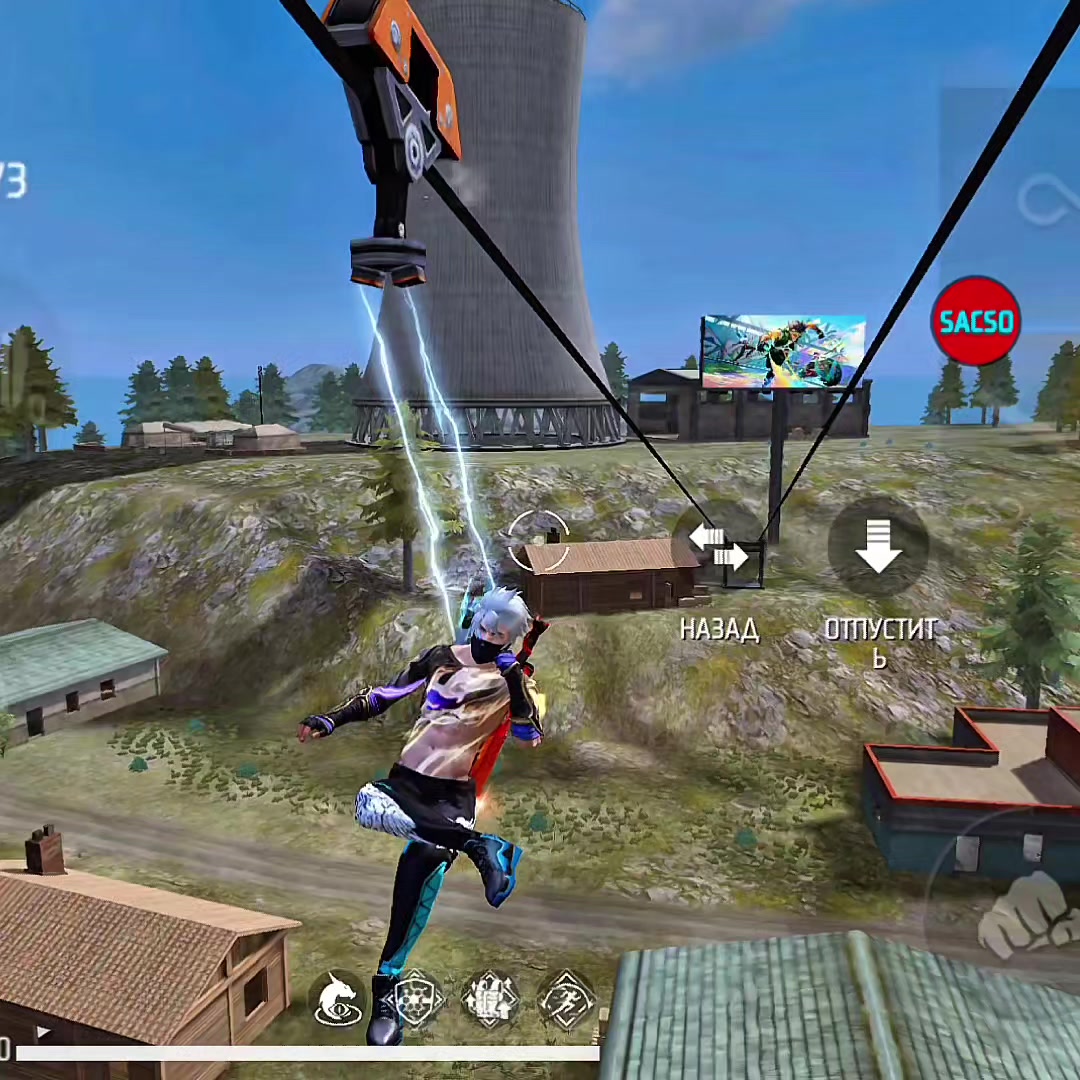Tap the НАЗАД reverse-direction zipline button

click(x=719, y=549)
